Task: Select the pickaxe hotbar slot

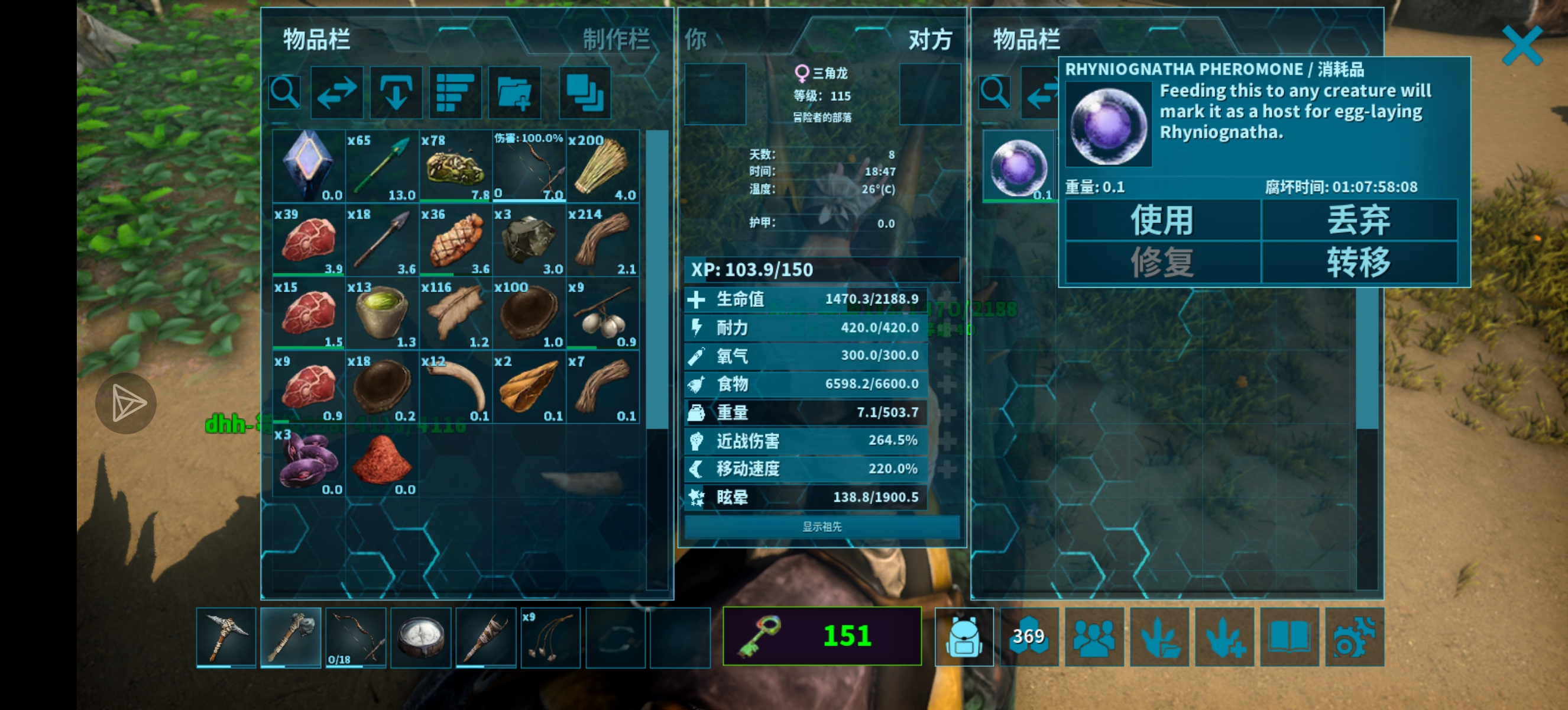Action: pos(226,637)
